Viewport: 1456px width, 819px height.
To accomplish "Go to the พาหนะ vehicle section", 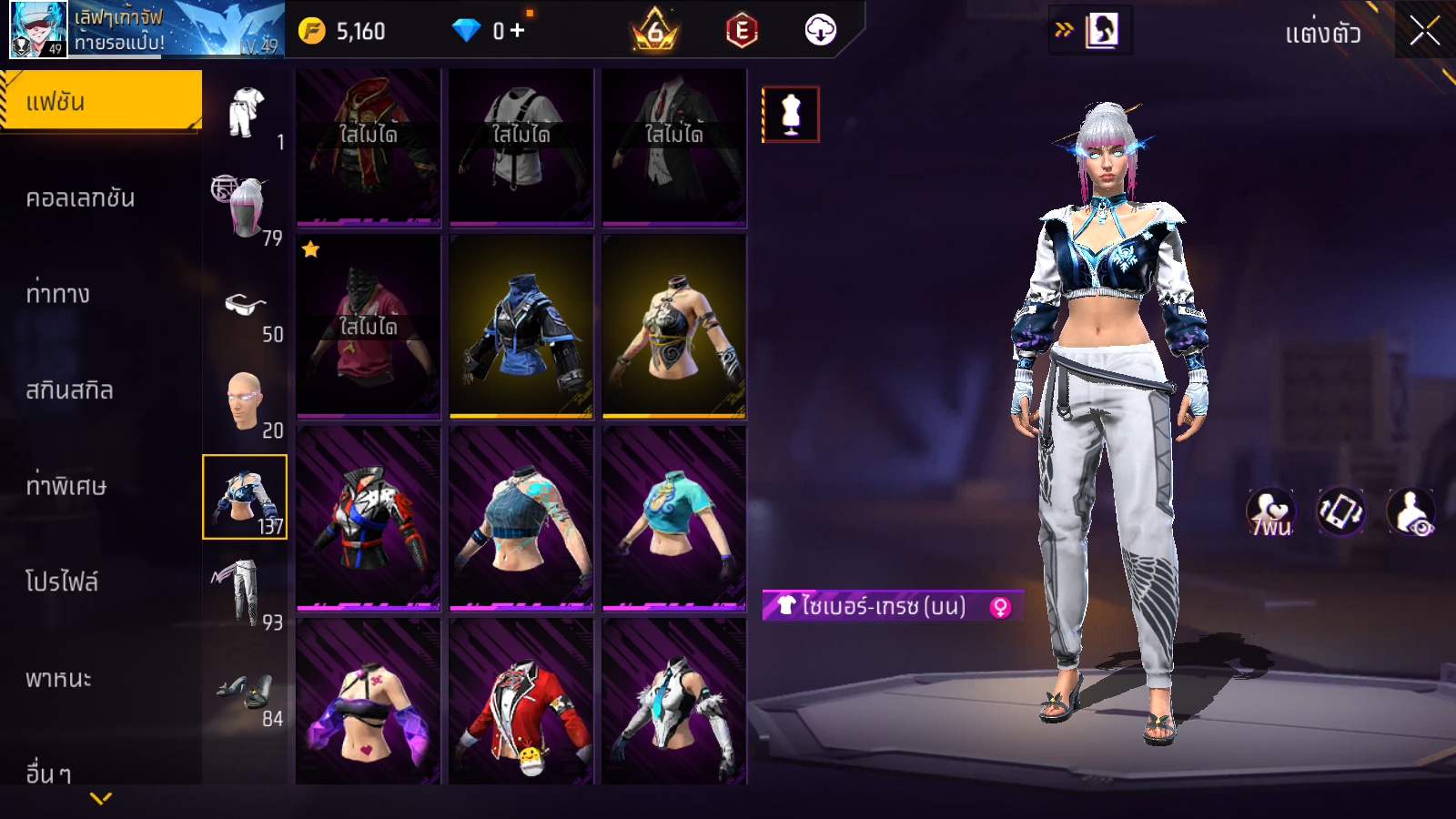I will point(58,678).
